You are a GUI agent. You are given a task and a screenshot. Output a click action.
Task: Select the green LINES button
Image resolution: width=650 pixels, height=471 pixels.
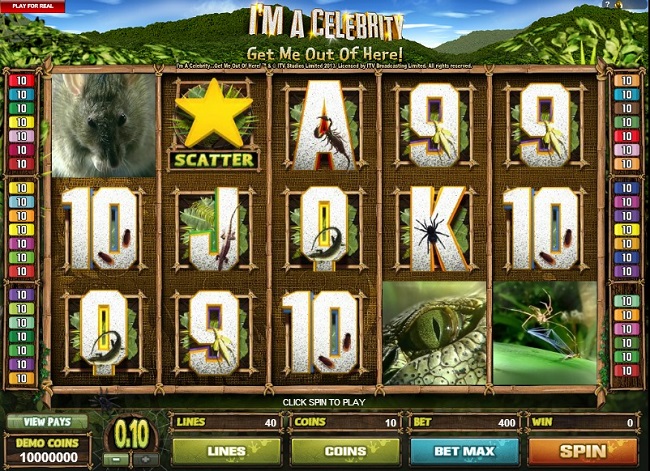(x=225, y=451)
